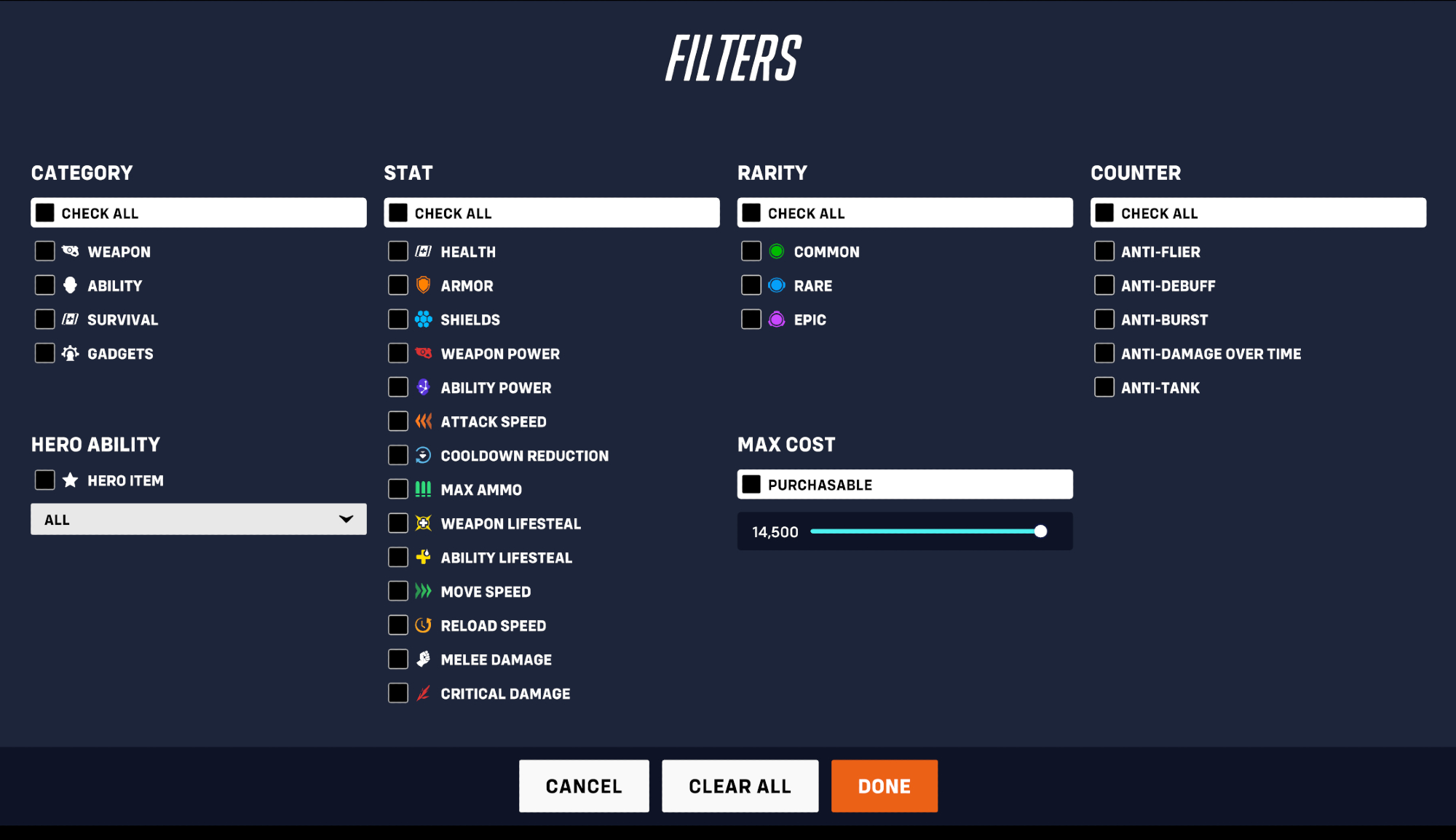Open the hero ability ALL dropdown
The width and height of the screenshot is (1456, 840).
tap(198, 519)
